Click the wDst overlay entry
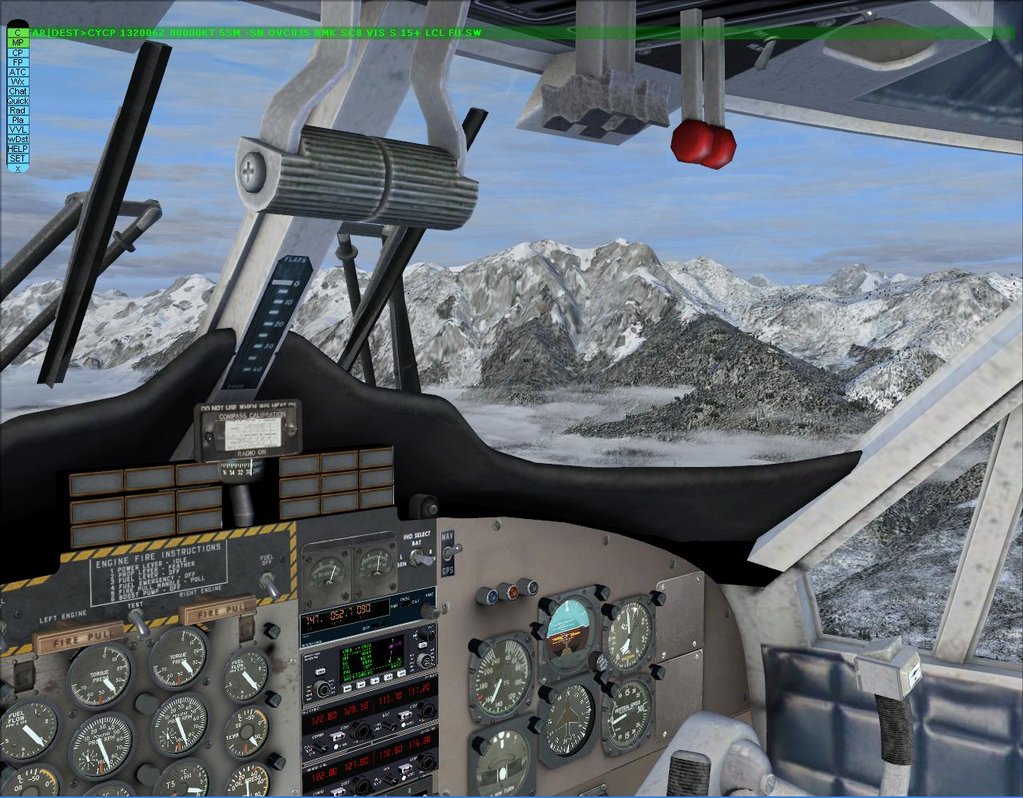Viewport: 1023px width, 798px height. [17, 139]
